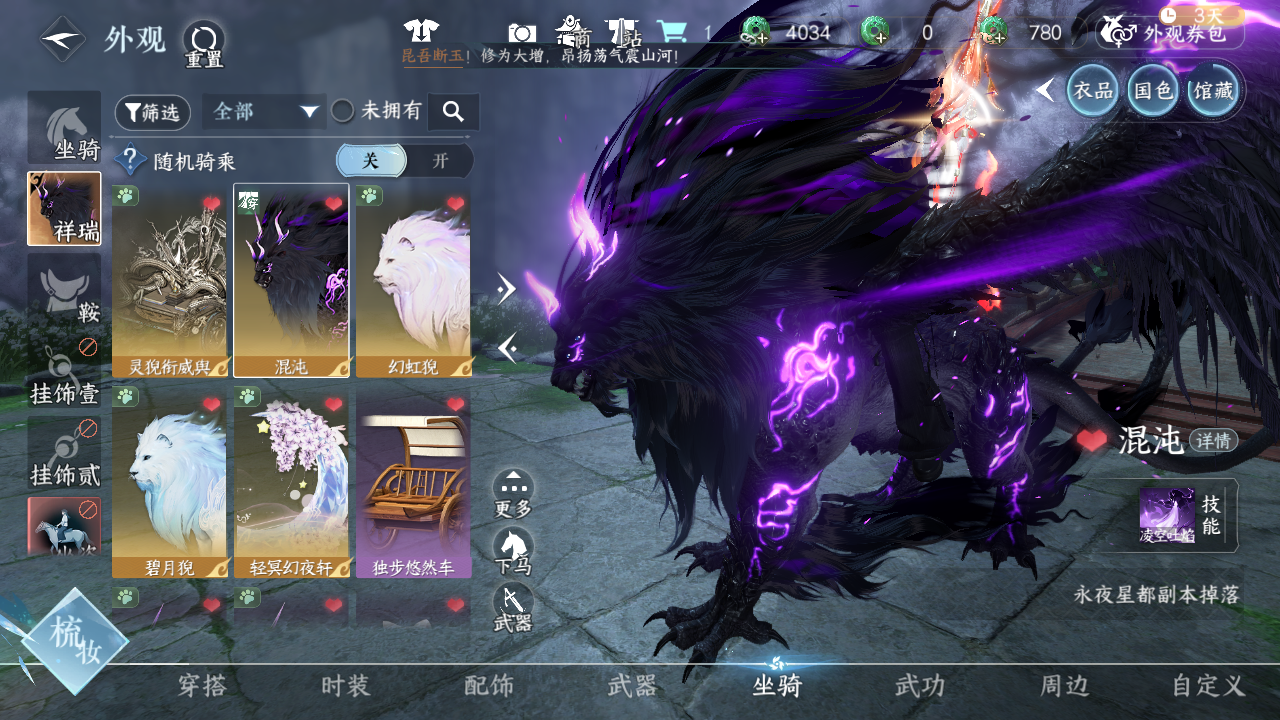This screenshot has width=1280, height=720.
Task: Toggle the 未拥有 checkbox
Action: [x=343, y=111]
